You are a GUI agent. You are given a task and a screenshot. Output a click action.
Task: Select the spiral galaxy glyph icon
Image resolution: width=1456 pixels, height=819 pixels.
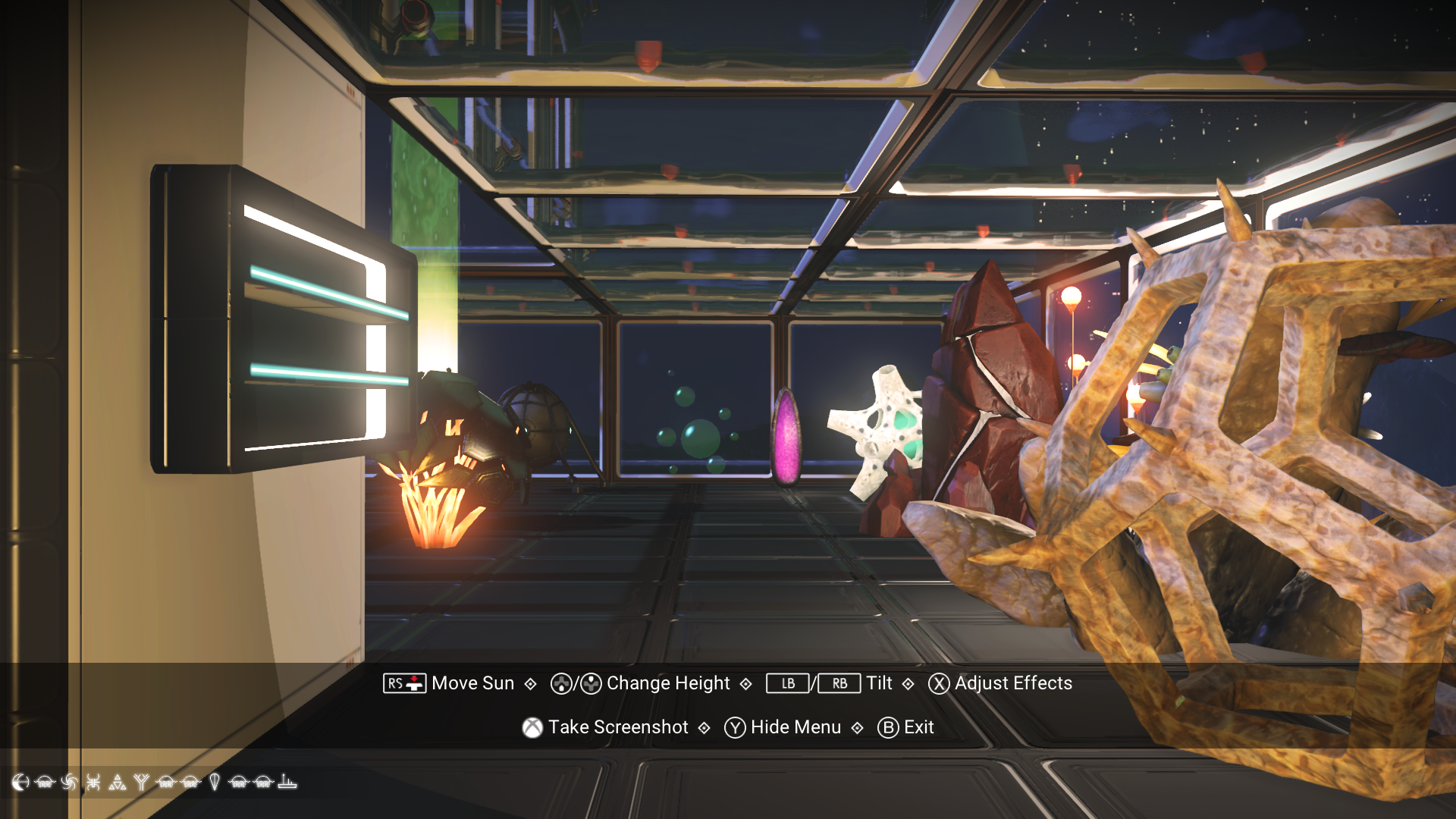69,783
